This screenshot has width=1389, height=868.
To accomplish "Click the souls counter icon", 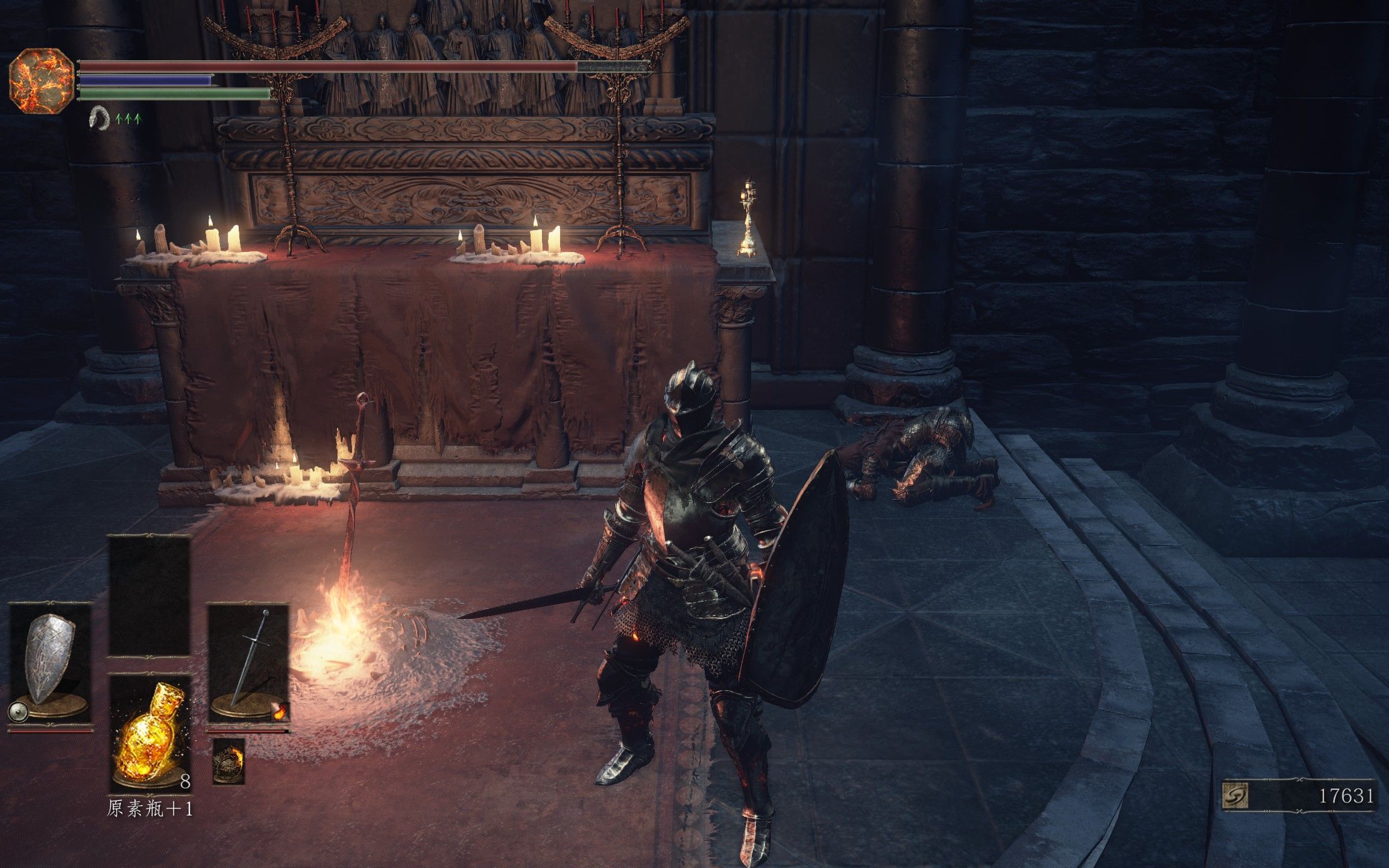I will [x=1235, y=797].
